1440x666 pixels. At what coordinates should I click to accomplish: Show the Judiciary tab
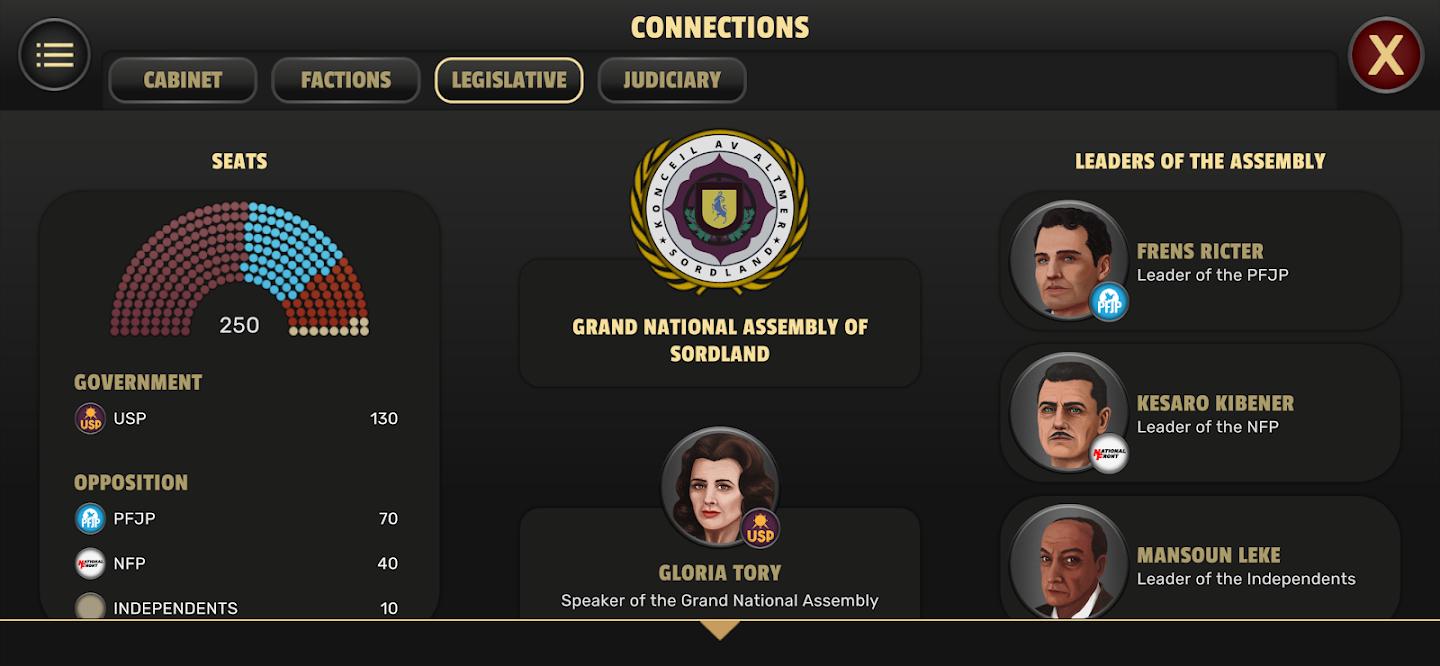pos(672,80)
